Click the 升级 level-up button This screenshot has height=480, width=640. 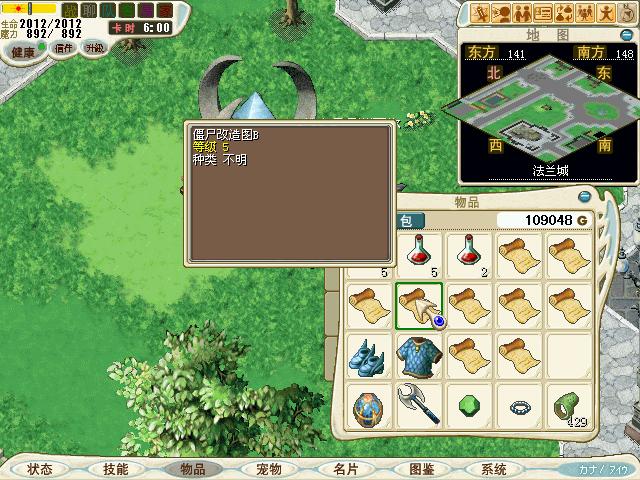coord(94,47)
